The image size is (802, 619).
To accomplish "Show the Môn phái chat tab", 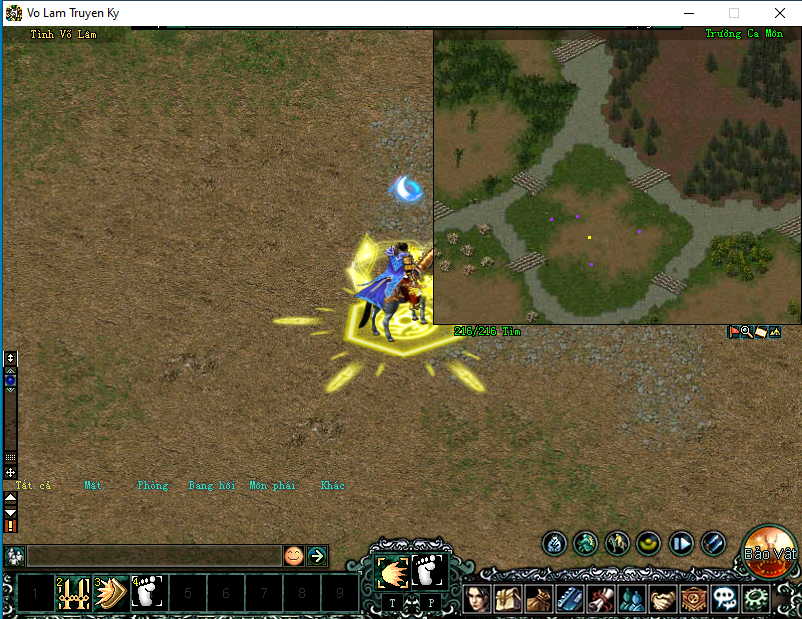I will 272,486.
